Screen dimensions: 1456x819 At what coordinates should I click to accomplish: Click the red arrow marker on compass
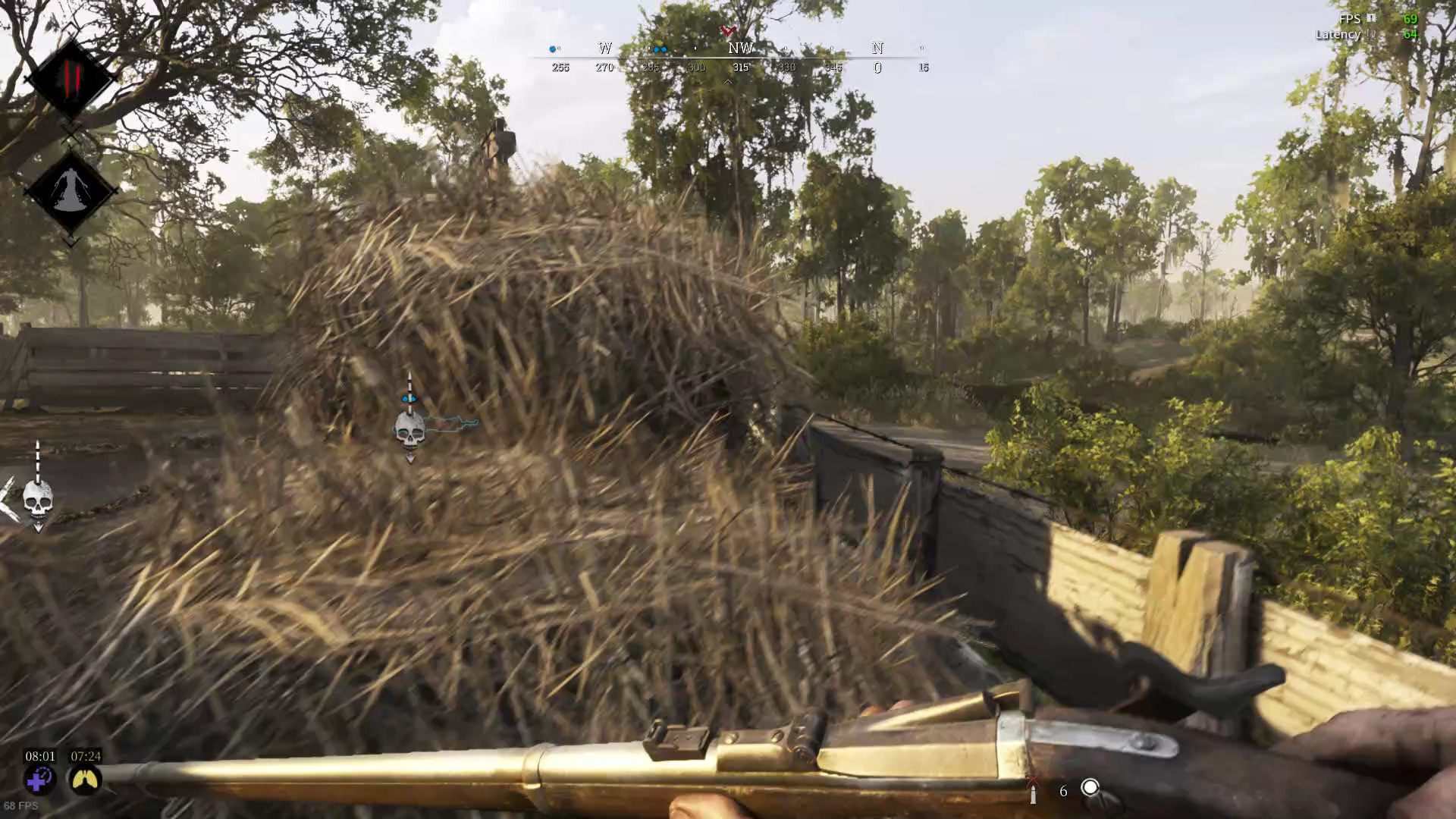point(728,31)
